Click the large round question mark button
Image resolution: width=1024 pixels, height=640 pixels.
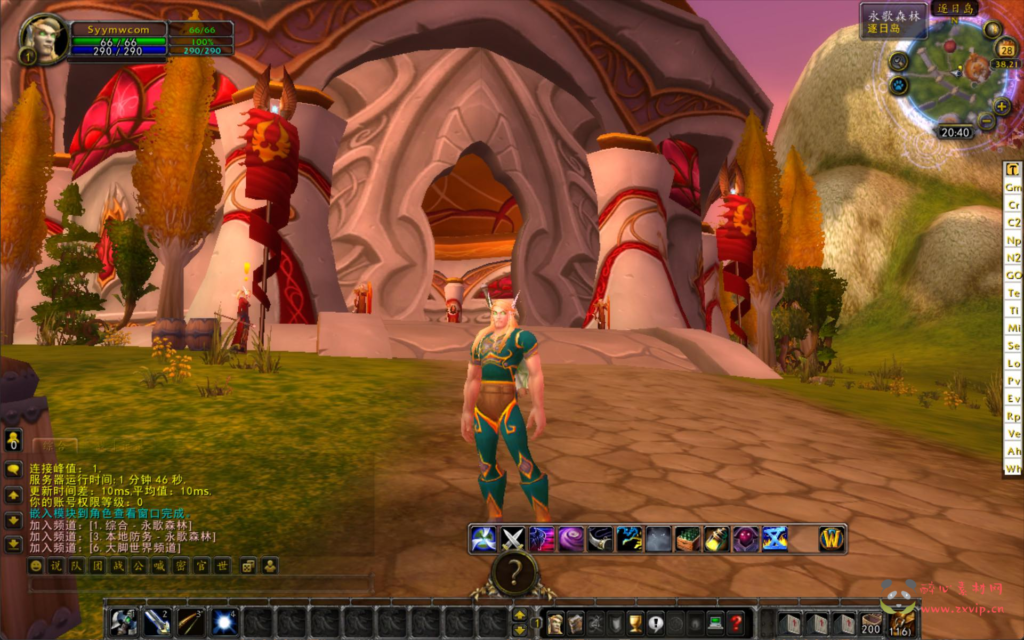(514, 573)
